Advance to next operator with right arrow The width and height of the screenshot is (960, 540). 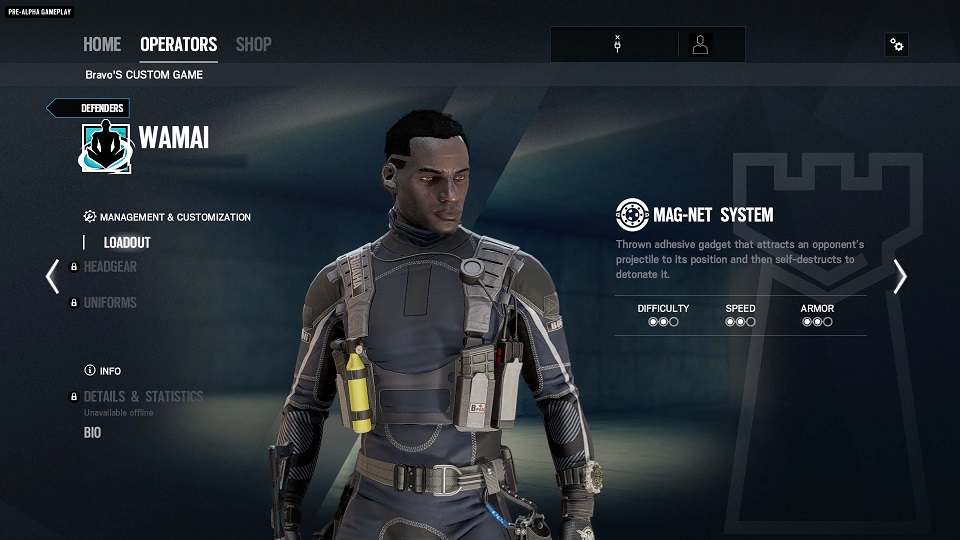pos(900,276)
